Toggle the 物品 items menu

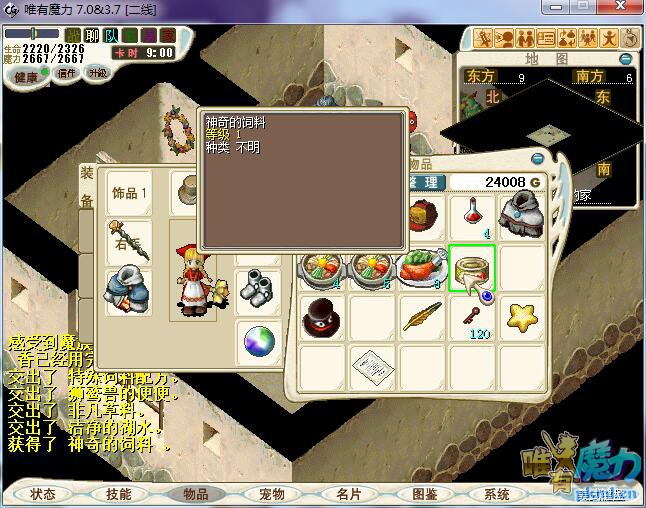(x=195, y=494)
